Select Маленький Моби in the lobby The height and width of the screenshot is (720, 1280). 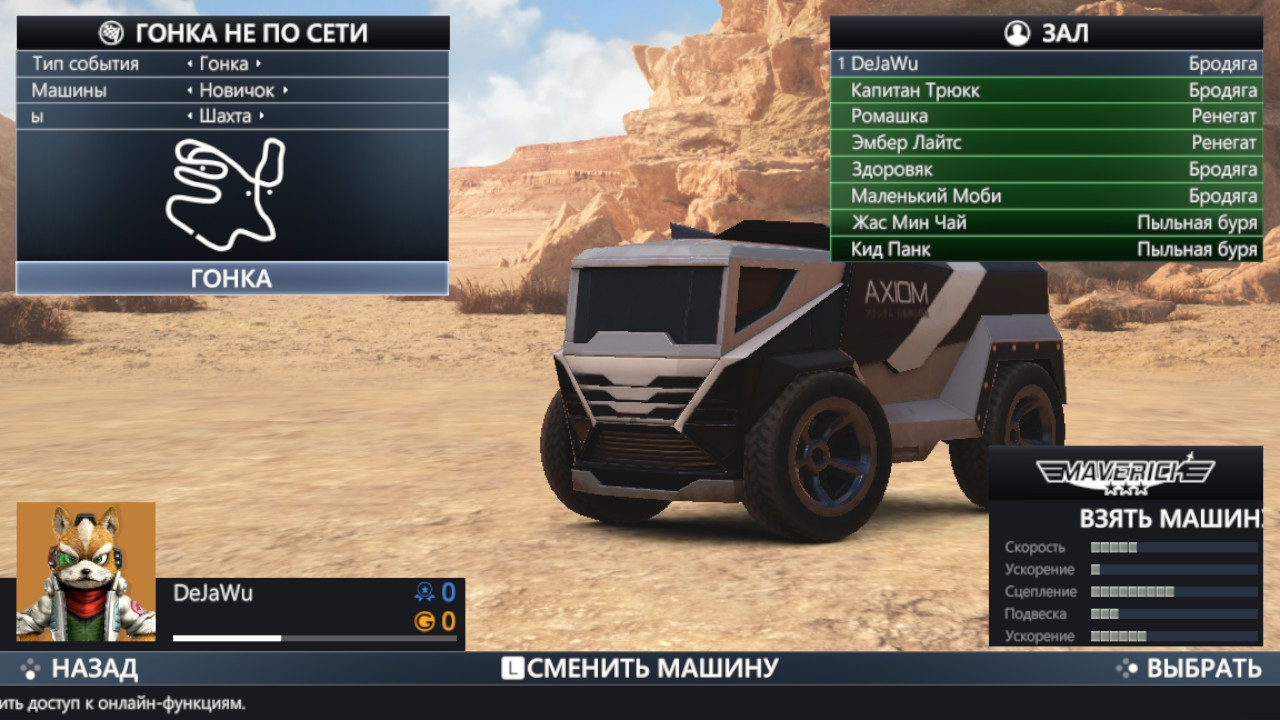tap(1046, 196)
